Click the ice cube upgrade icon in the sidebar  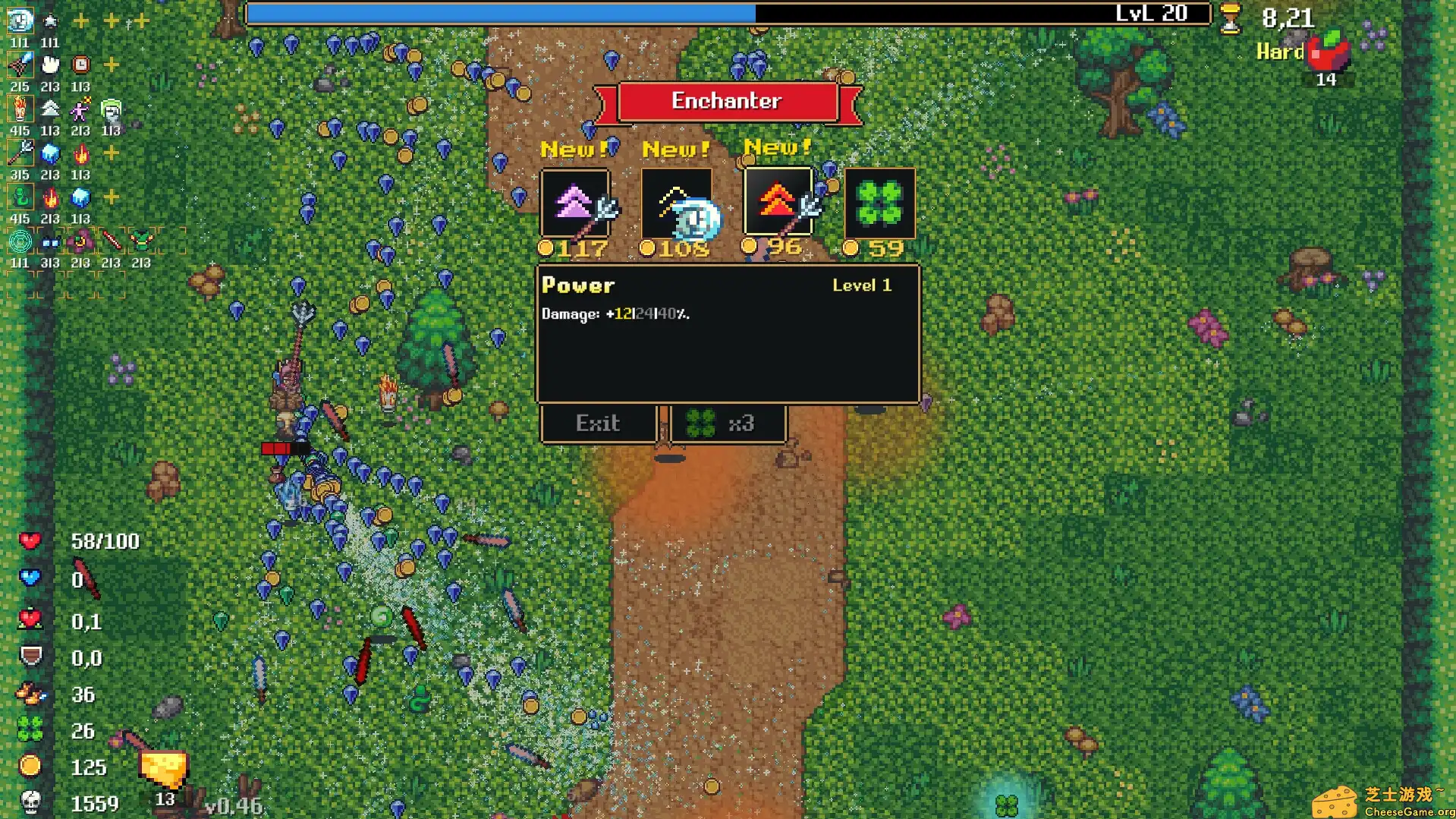(49, 154)
